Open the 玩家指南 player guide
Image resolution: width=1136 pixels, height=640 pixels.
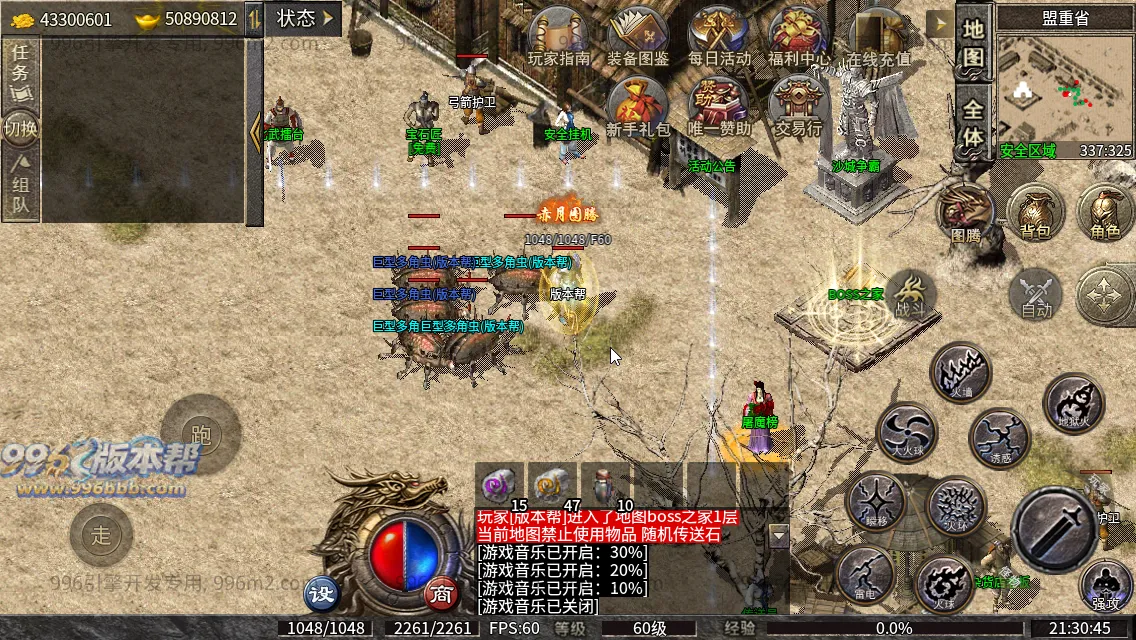pyautogui.click(x=559, y=36)
